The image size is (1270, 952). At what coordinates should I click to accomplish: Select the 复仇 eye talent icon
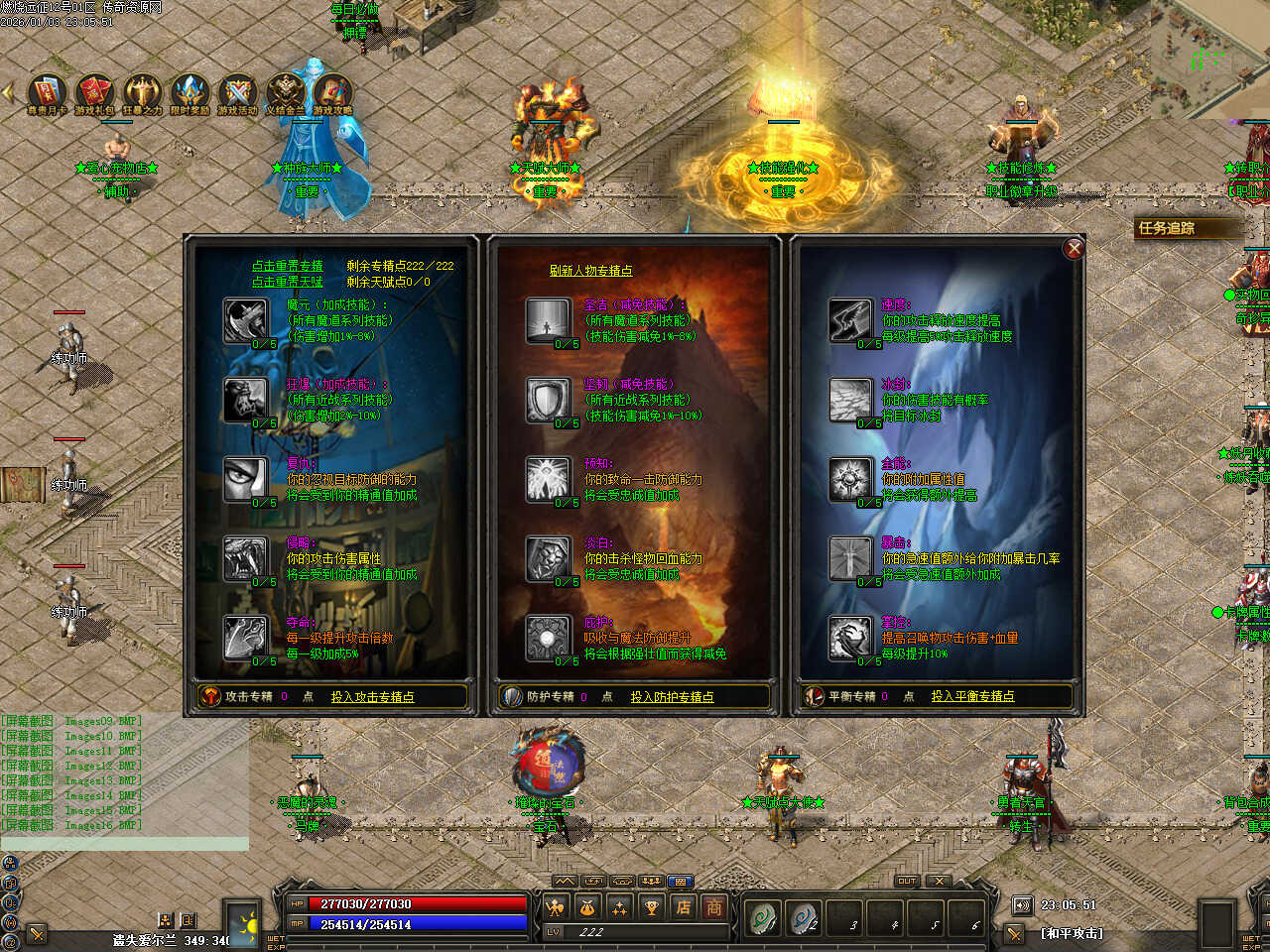coord(245,479)
